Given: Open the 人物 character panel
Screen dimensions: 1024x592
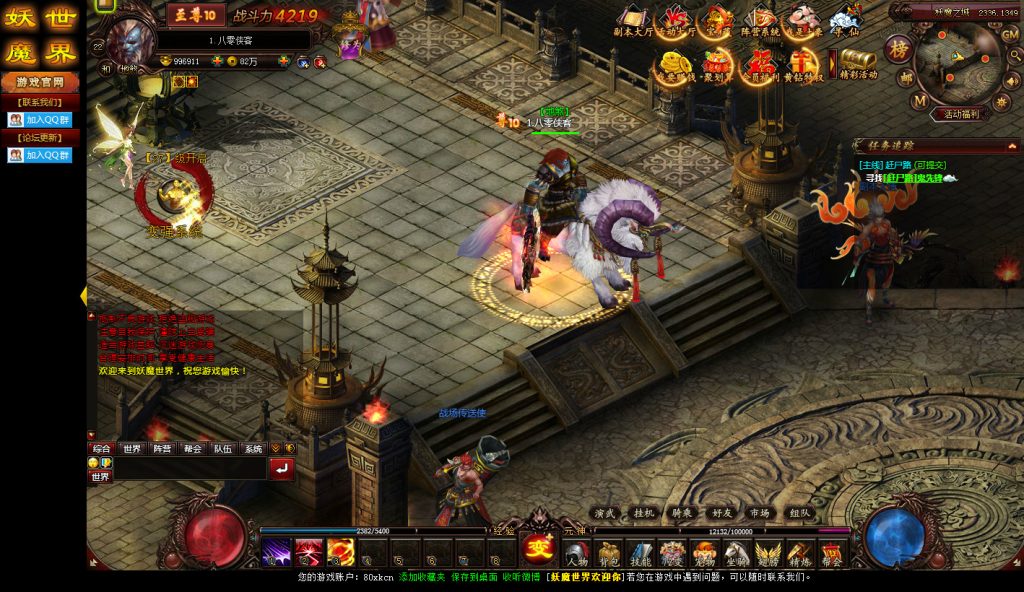Looking at the screenshot, I should 577,553.
